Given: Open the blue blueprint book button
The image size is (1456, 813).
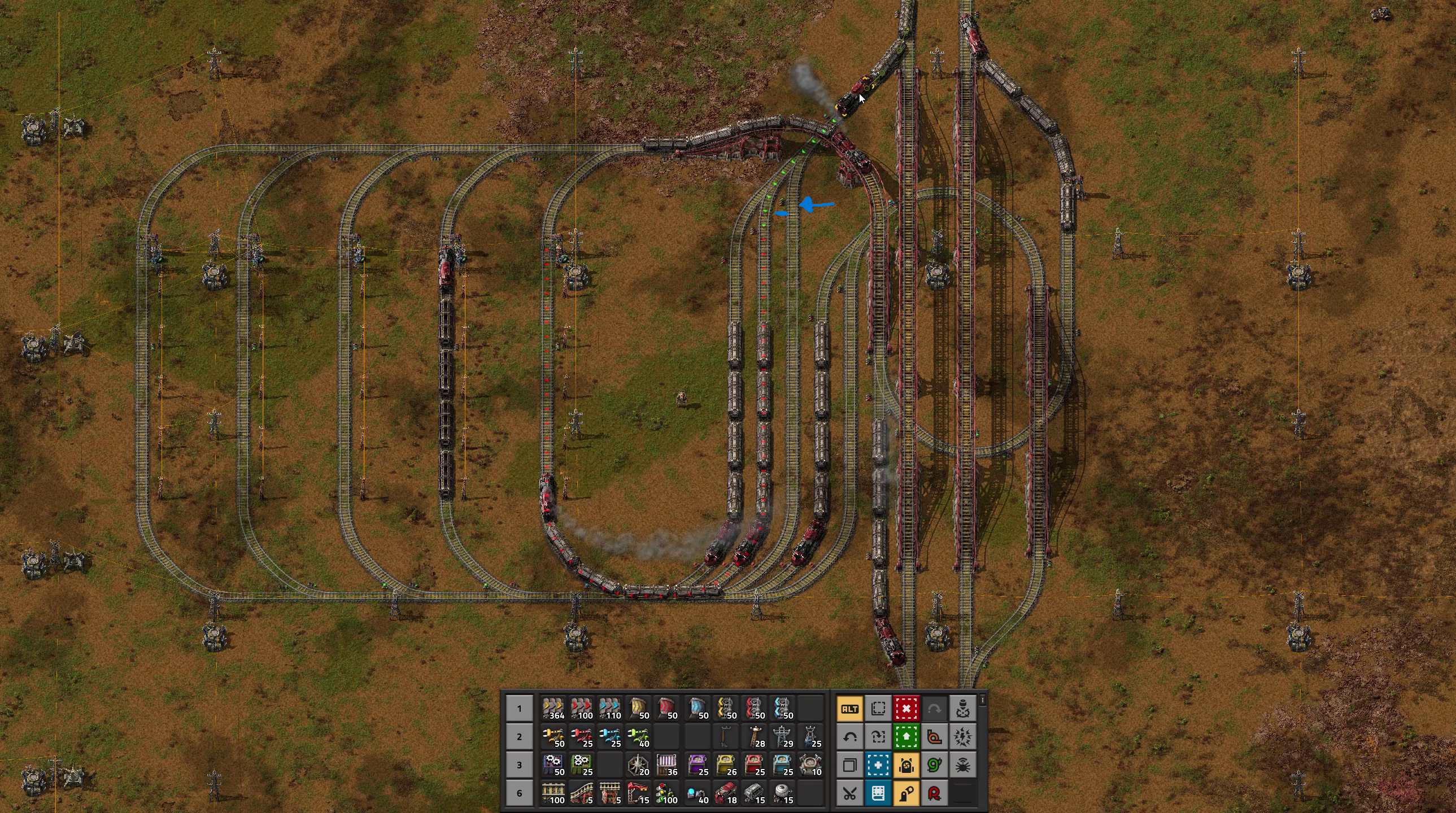Looking at the screenshot, I should pyautogui.click(x=878, y=793).
